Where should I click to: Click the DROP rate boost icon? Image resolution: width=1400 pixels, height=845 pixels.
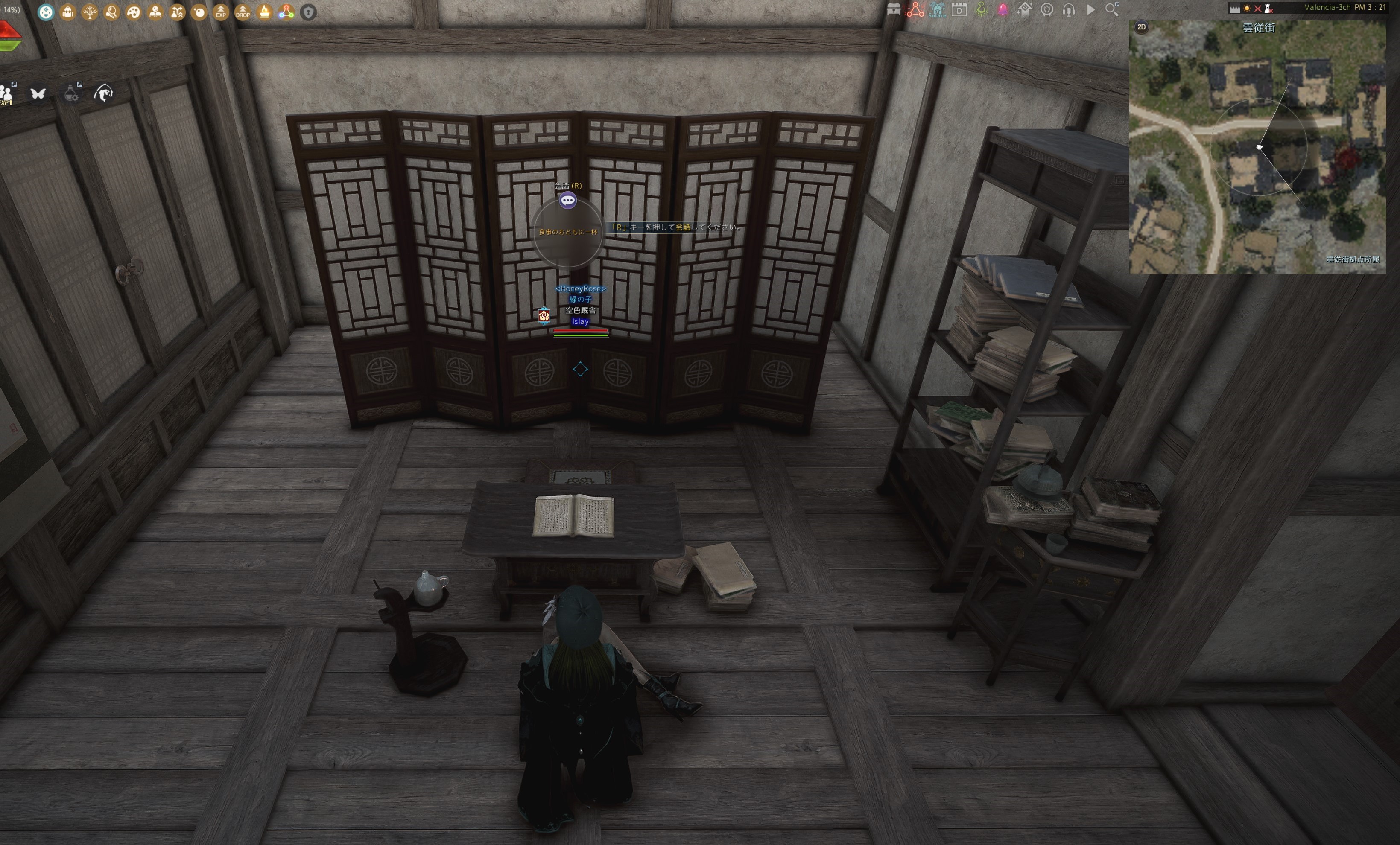(243, 12)
